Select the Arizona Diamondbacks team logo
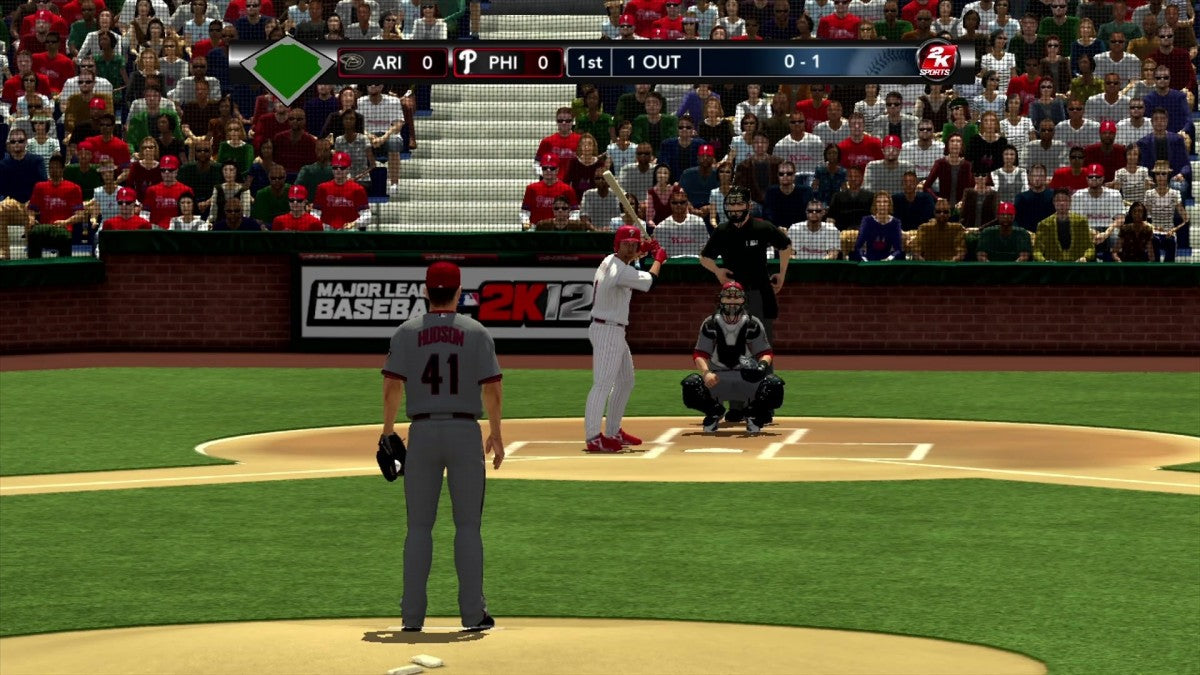Viewport: 1200px width, 675px height. point(352,62)
